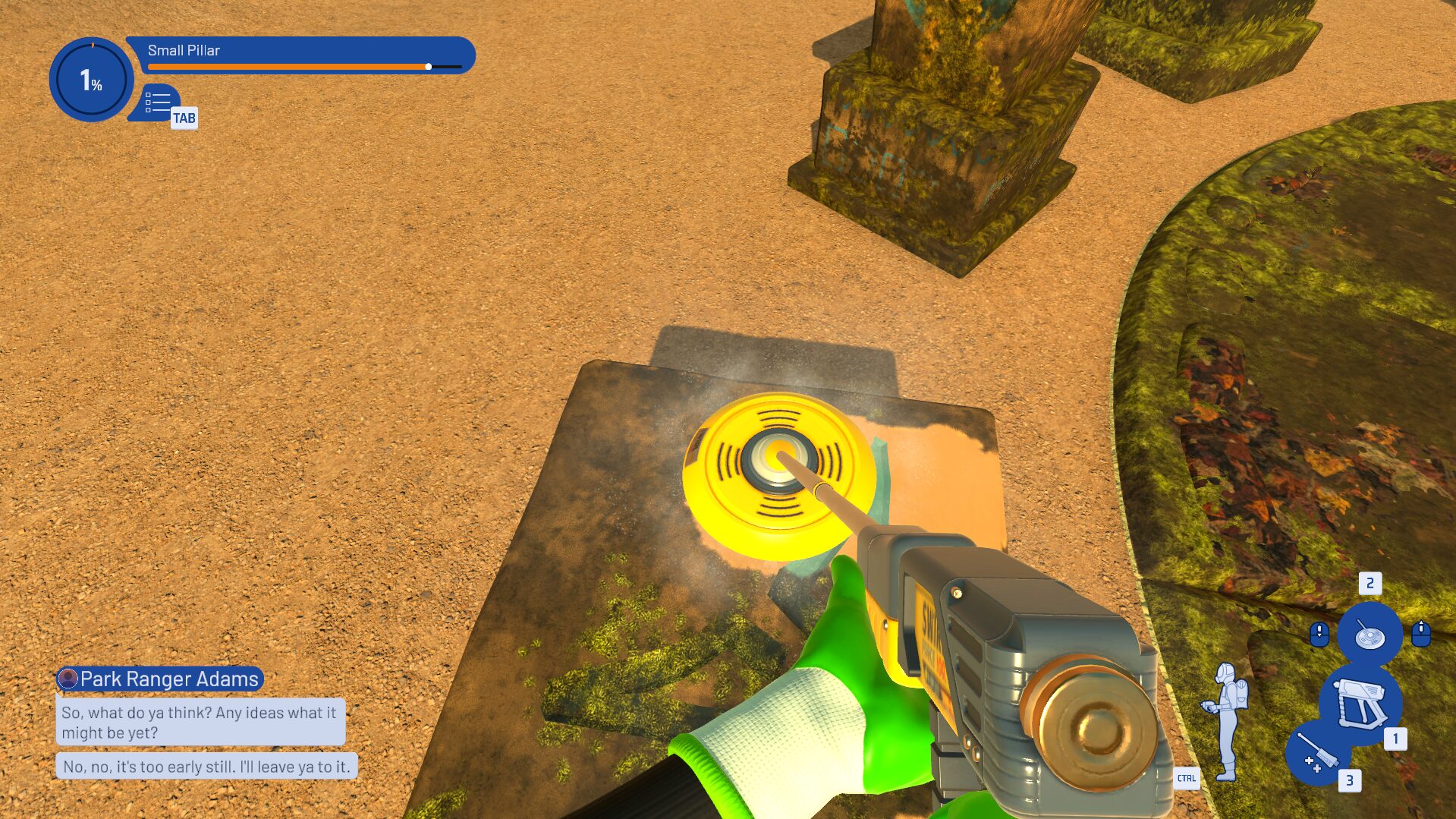The height and width of the screenshot is (819, 1456).
Task: Click the Small Pillar progress slider handle
Action: pyautogui.click(x=429, y=67)
